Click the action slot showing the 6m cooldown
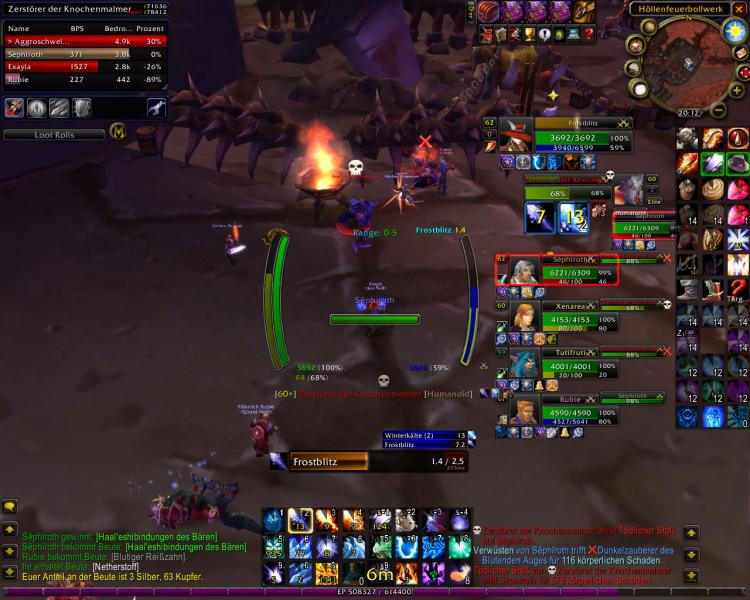This screenshot has width=750, height=600. point(376,574)
